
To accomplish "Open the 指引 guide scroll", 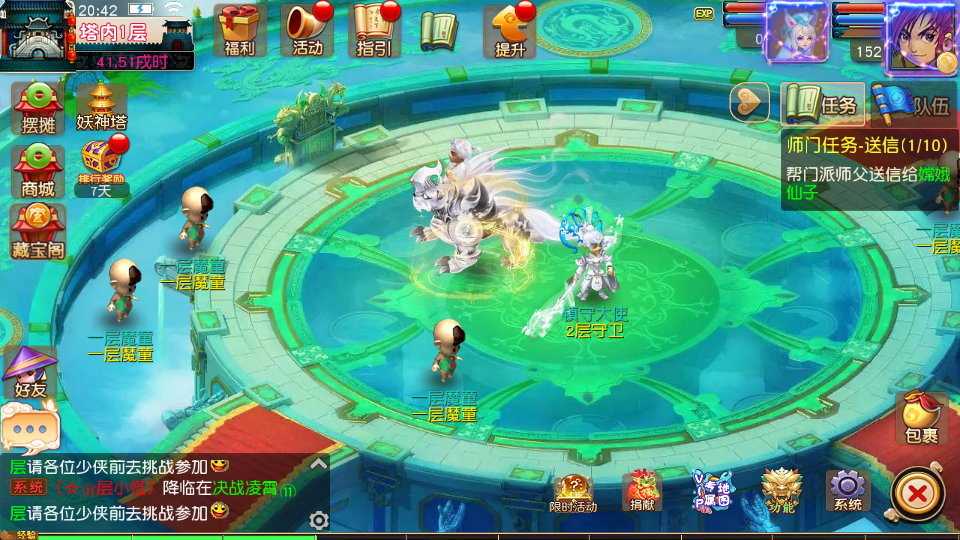I will (x=373, y=29).
